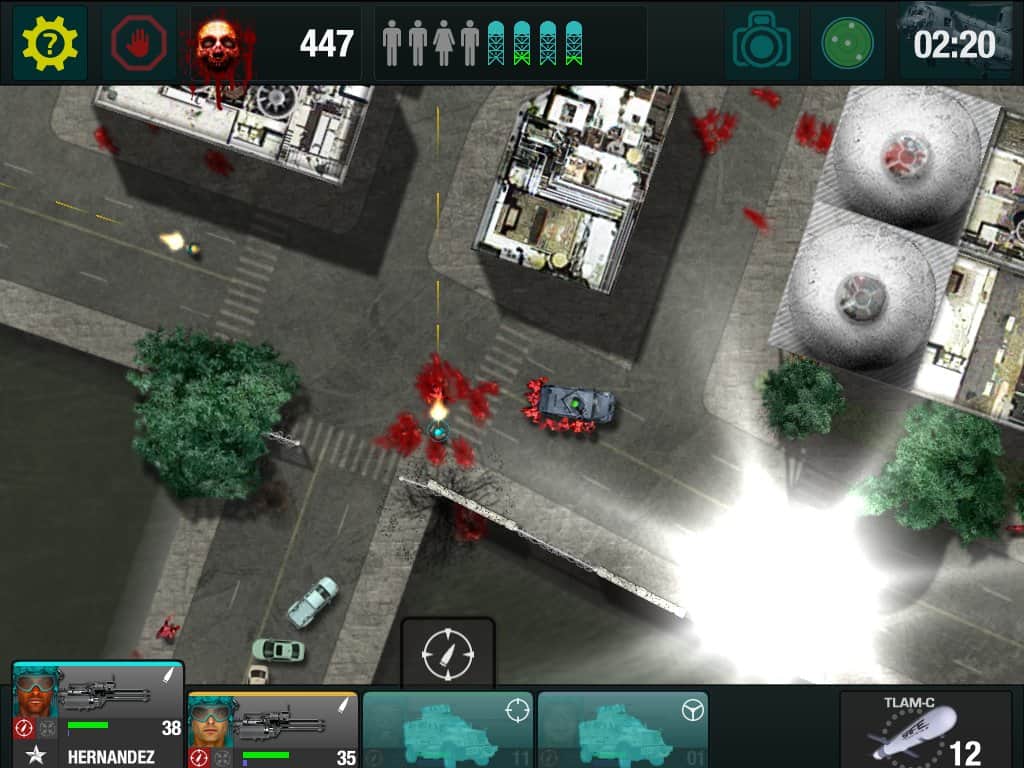Choose the vehicle card with crosshair icon
The height and width of the screenshot is (768, 1024).
click(447, 730)
